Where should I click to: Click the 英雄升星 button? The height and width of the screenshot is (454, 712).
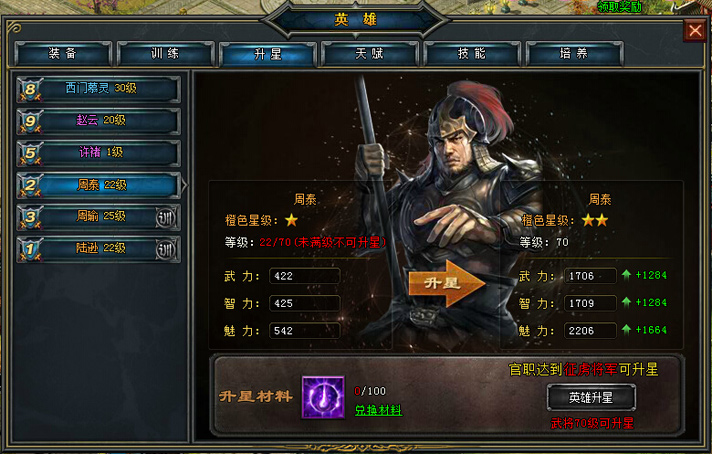[593, 397]
